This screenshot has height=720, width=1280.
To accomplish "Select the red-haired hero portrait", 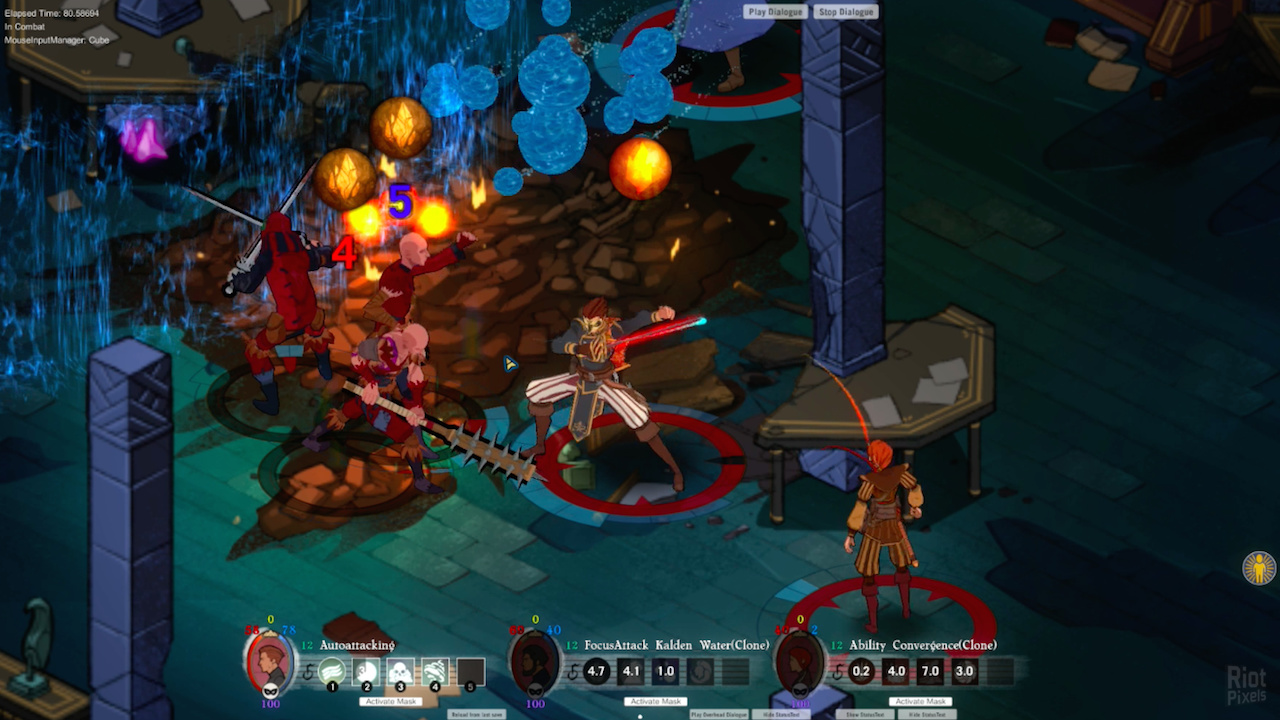I will pyautogui.click(x=270, y=662).
